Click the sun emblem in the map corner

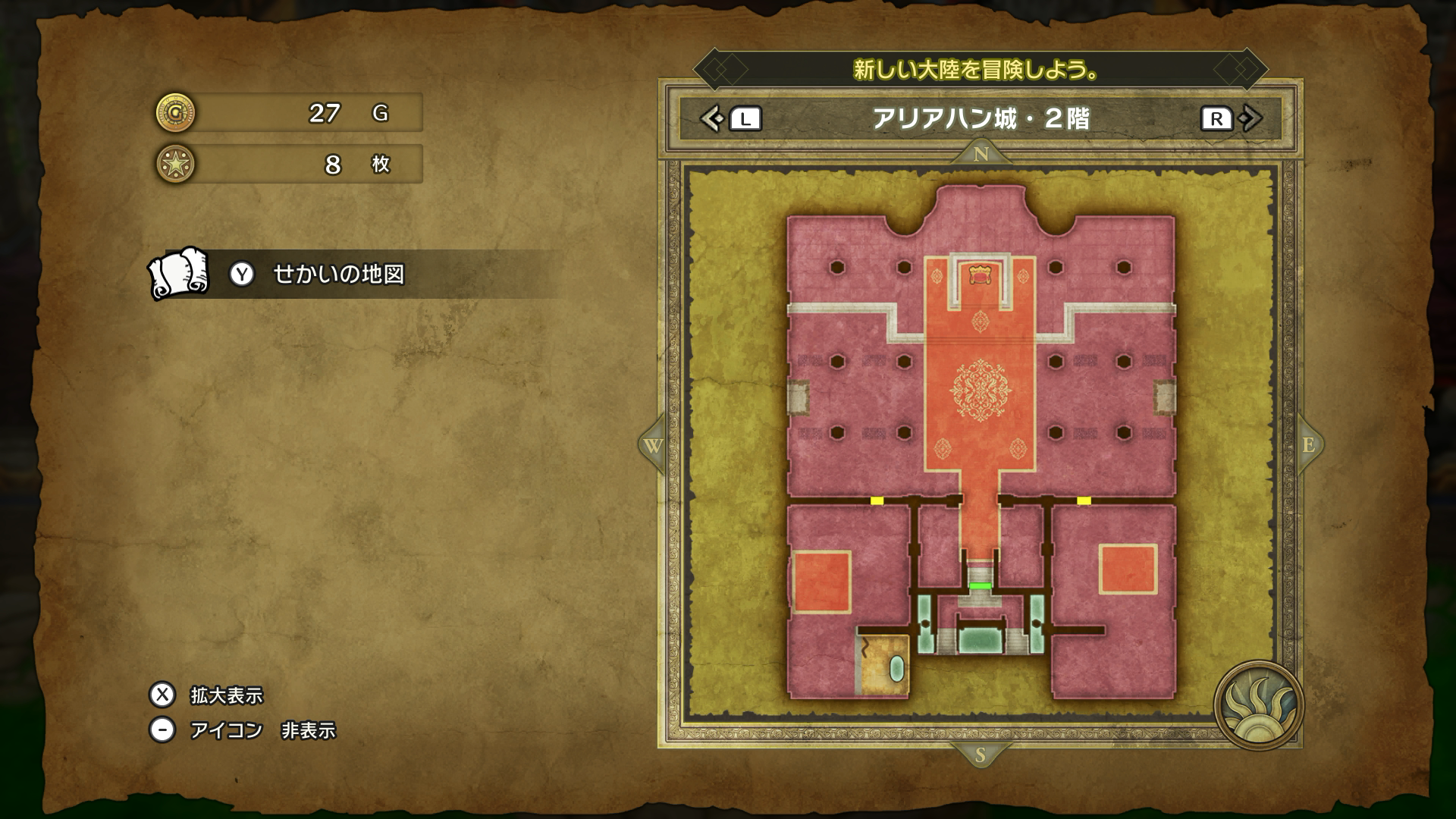(x=1257, y=705)
